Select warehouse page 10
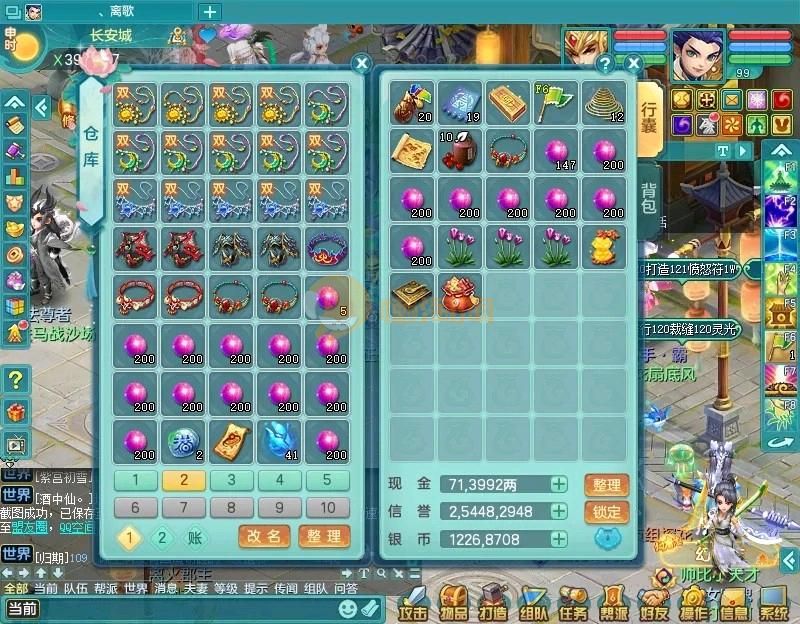The width and height of the screenshot is (800, 624). click(x=327, y=507)
